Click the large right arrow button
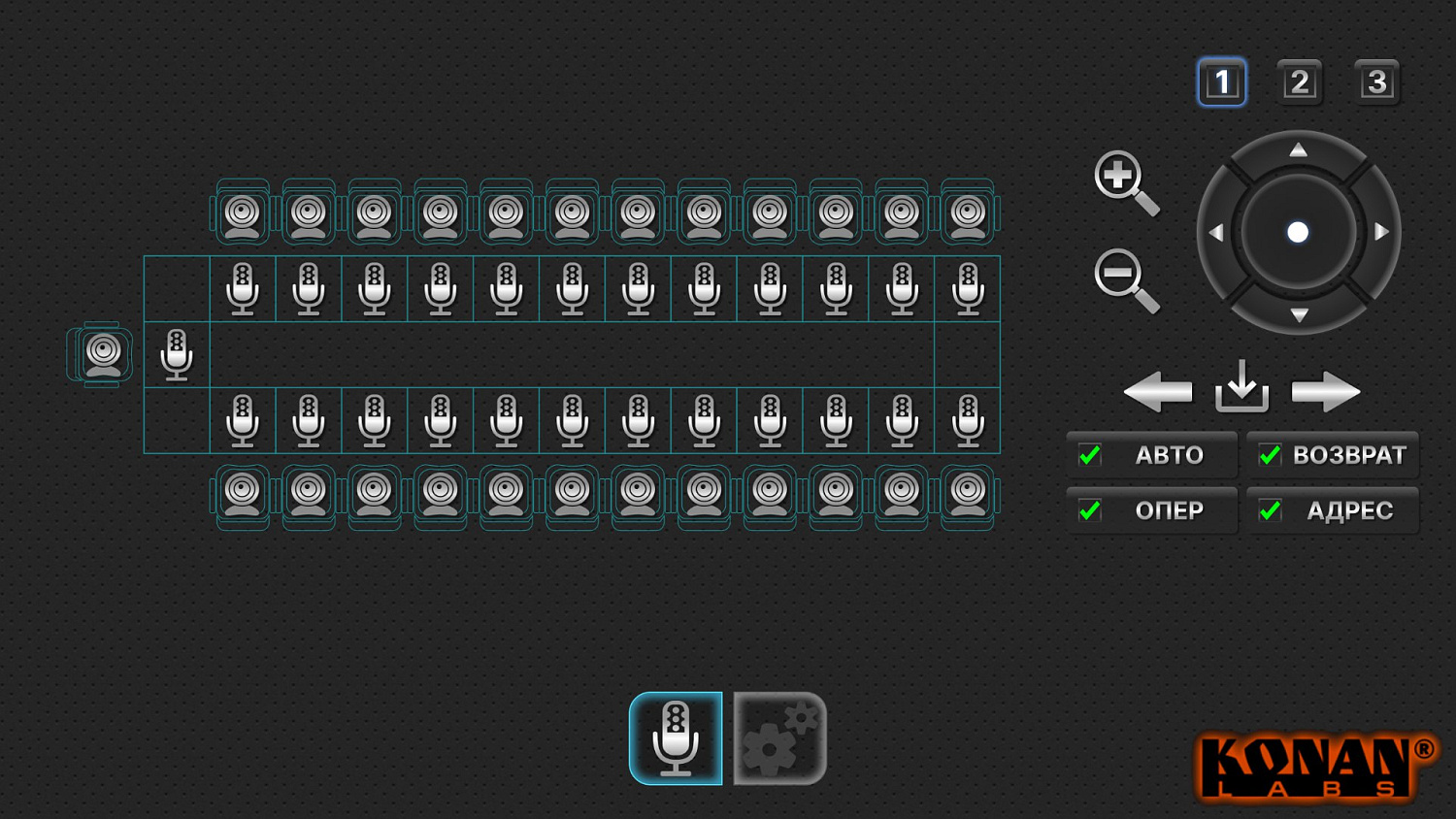 click(x=1325, y=392)
